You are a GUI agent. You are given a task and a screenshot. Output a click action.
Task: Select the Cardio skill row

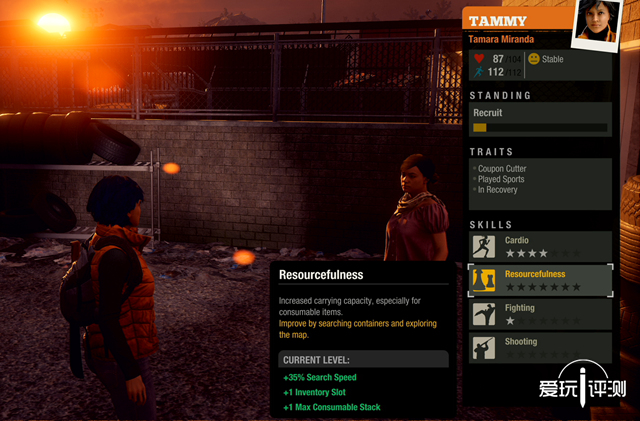coord(540,247)
